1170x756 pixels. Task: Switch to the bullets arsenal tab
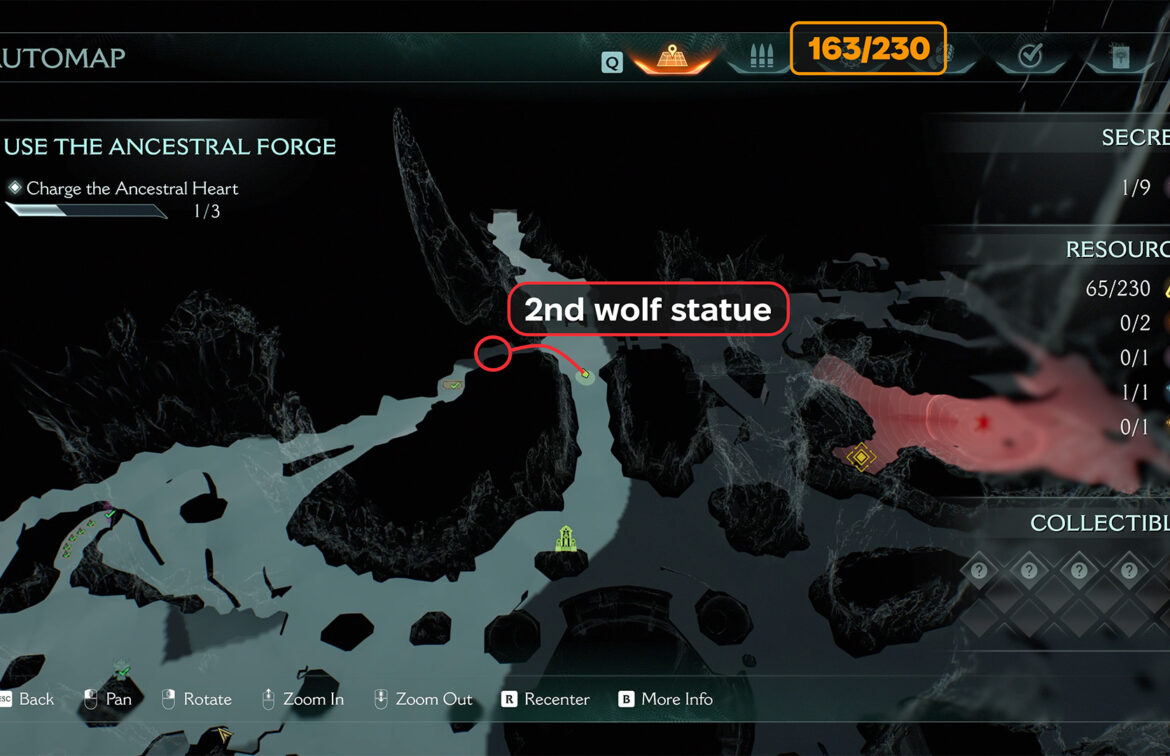tap(761, 56)
